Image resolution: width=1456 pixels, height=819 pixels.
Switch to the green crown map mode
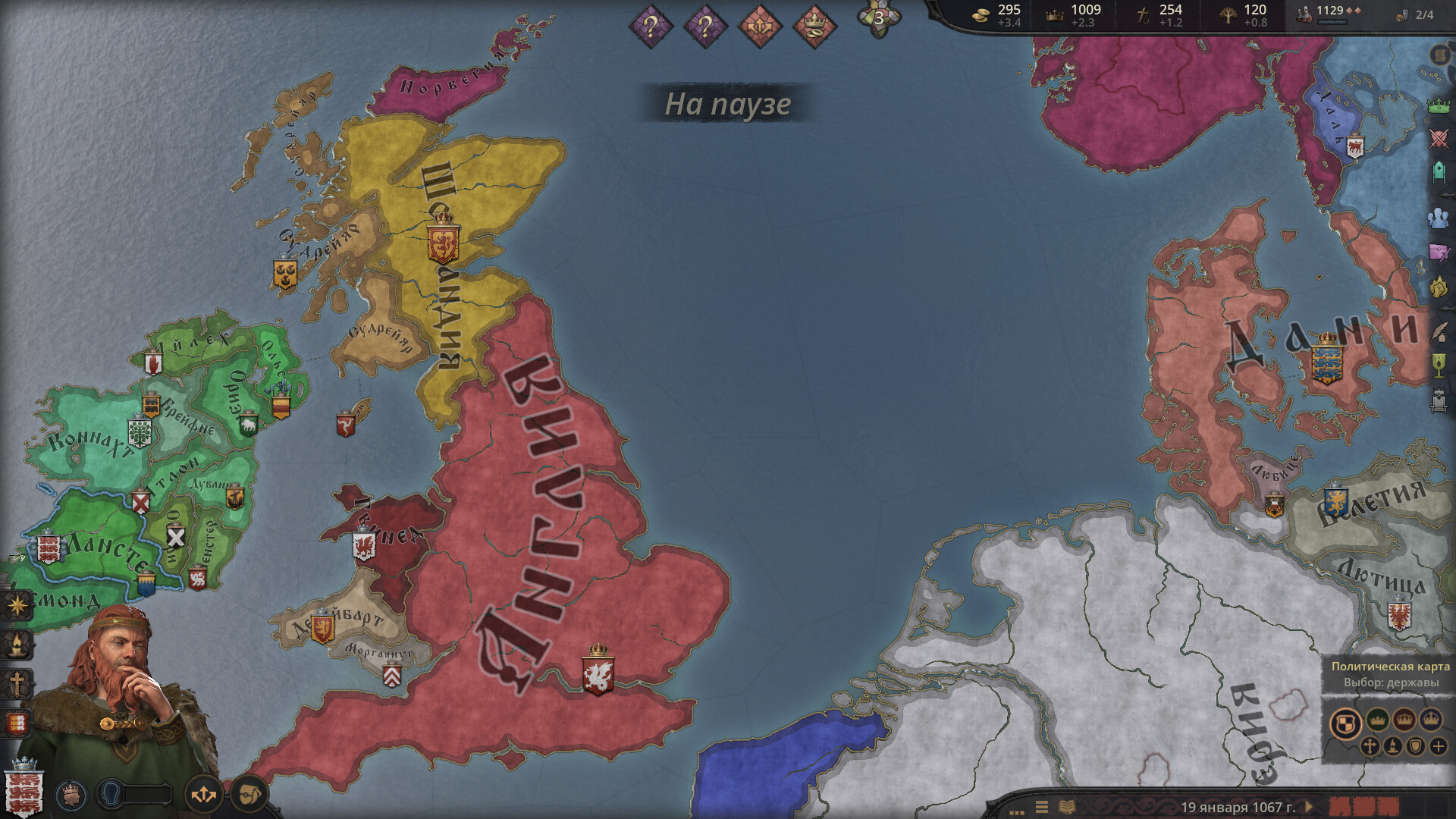[1377, 719]
